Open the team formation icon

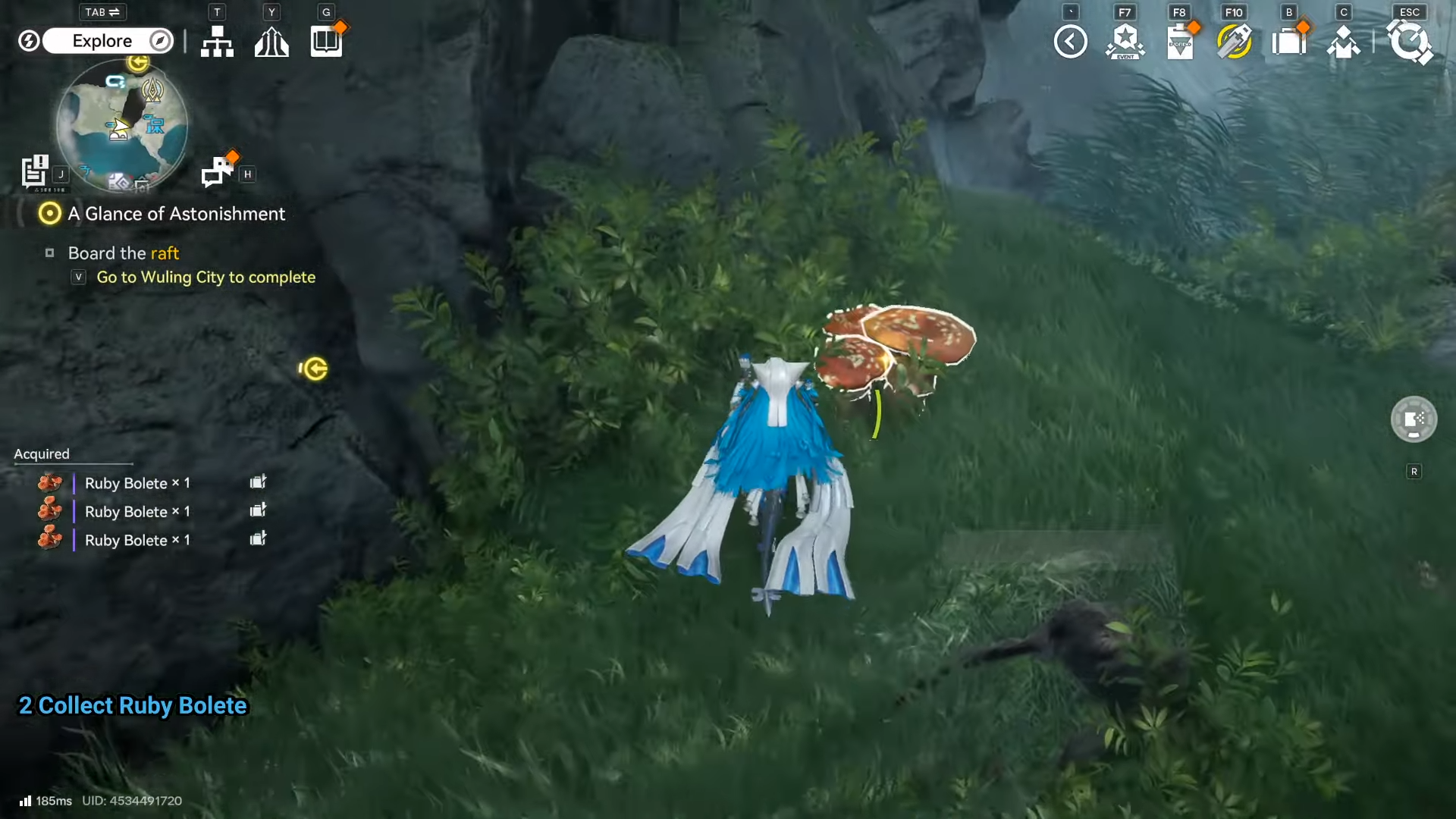1344,41
